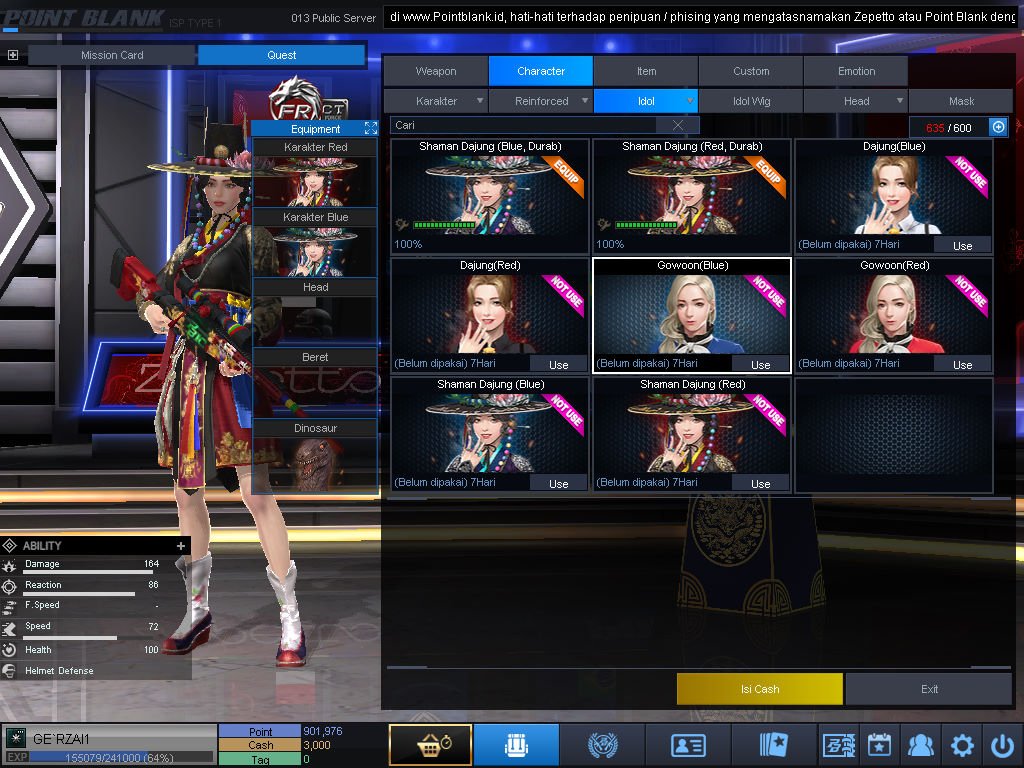This screenshot has width=1024, height=768.
Task: Exit the inventory screen
Action: (x=929, y=688)
